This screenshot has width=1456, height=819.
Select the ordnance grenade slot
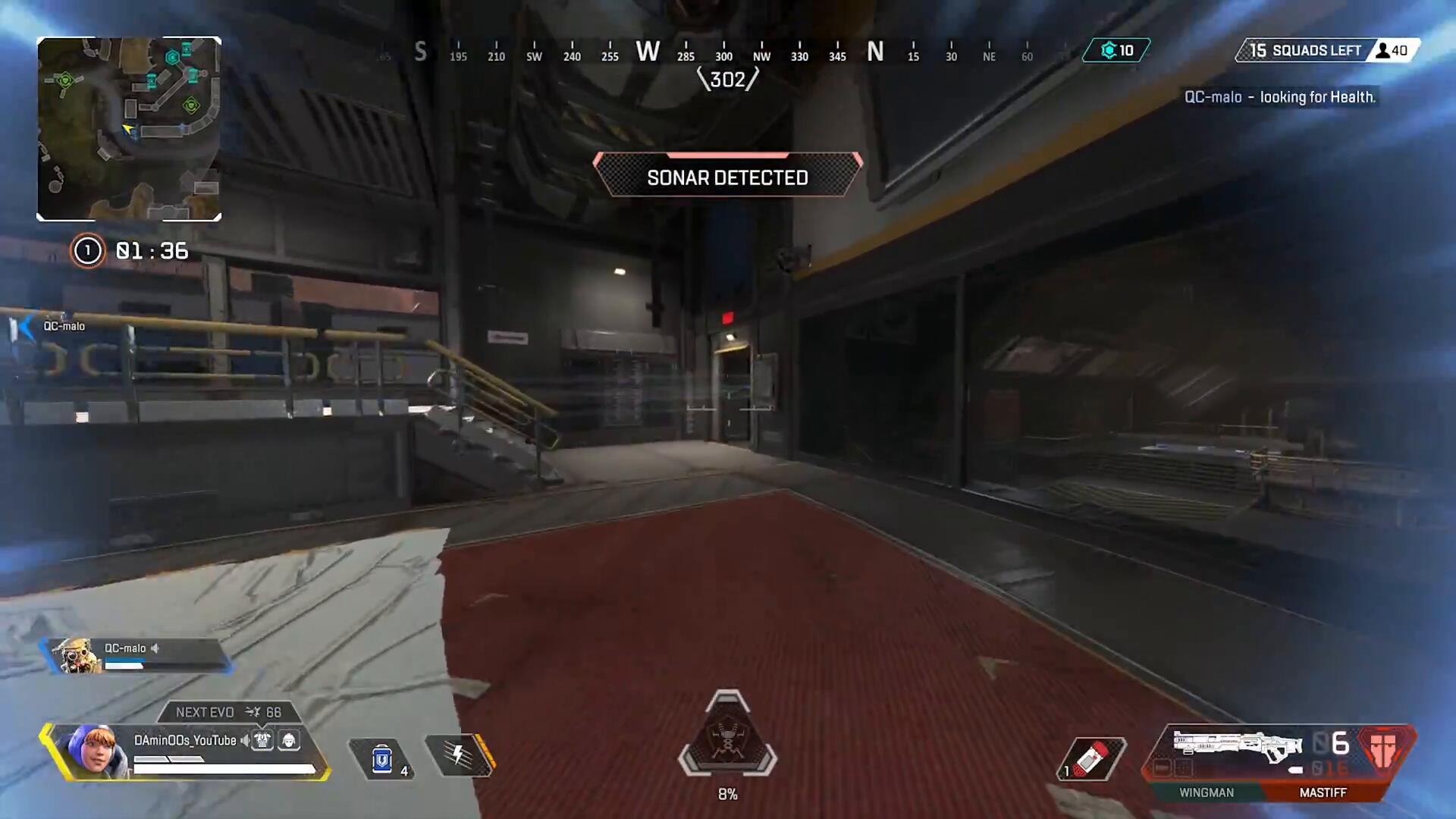tap(1092, 758)
